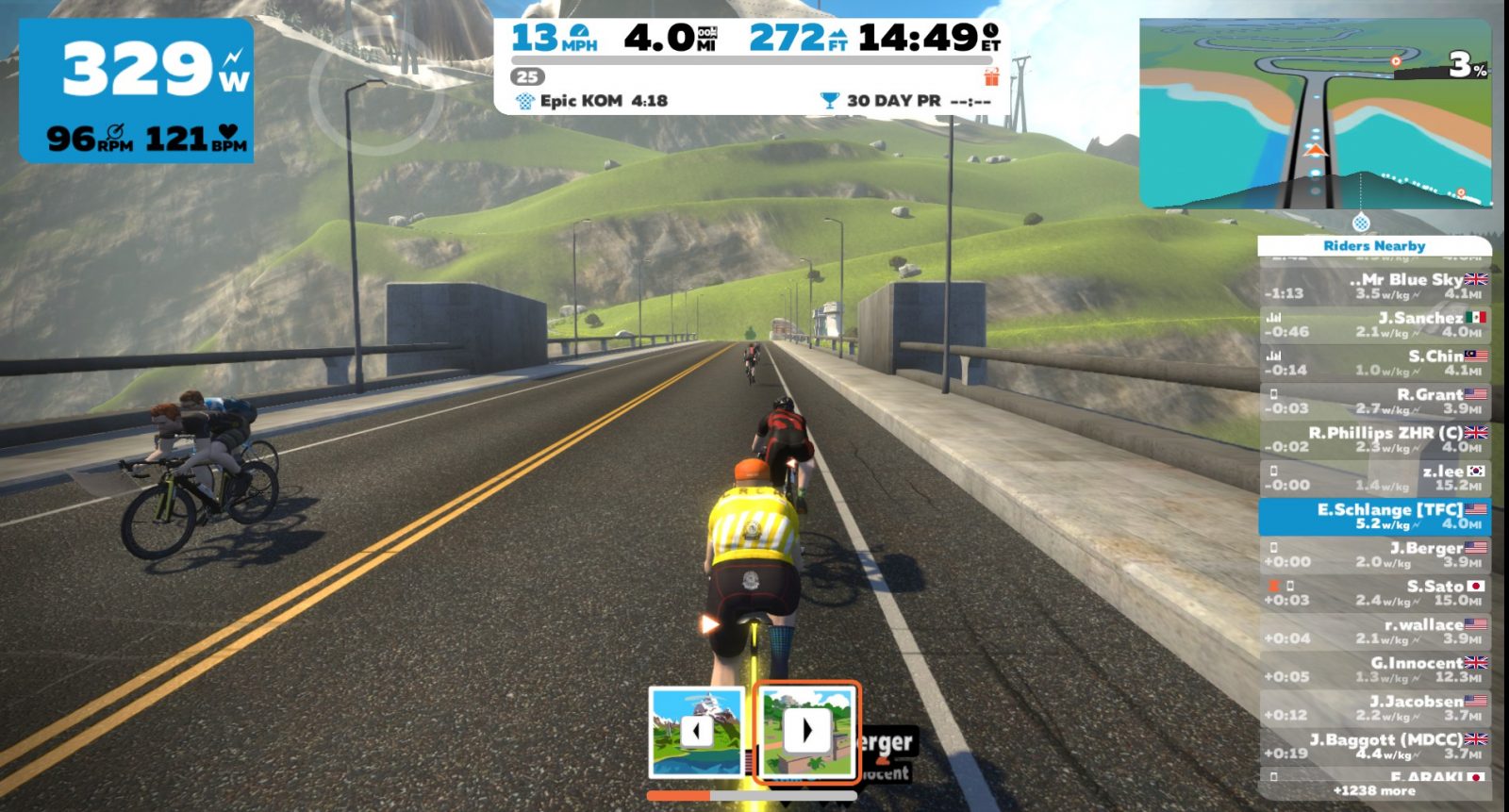Image resolution: width=1509 pixels, height=812 pixels.
Task: Select G.Innocent in nearby riders
Action: [x=1375, y=670]
